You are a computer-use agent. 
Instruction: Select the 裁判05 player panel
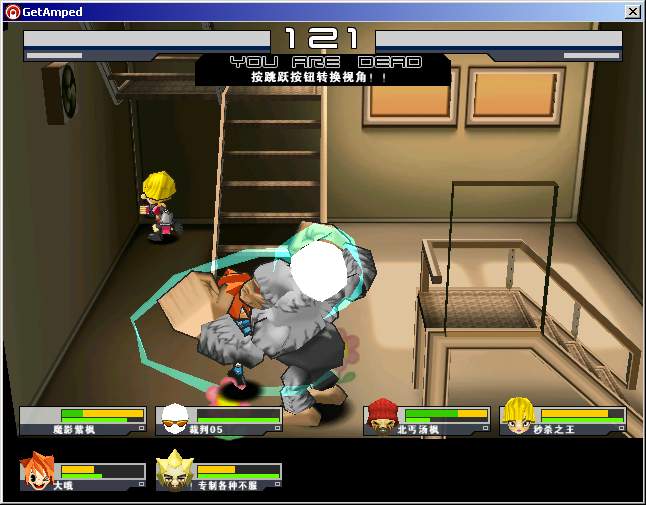pos(219,420)
